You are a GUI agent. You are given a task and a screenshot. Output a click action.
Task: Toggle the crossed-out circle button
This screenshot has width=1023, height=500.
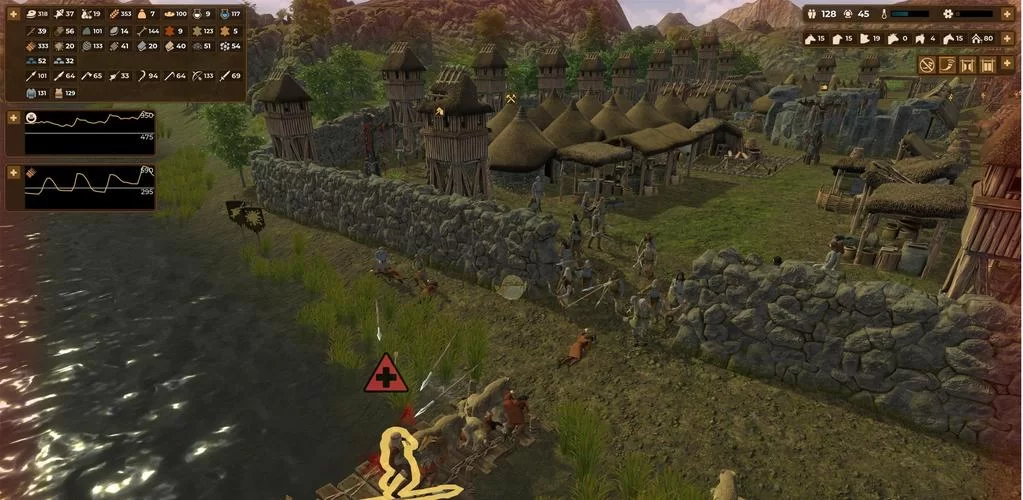927,65
